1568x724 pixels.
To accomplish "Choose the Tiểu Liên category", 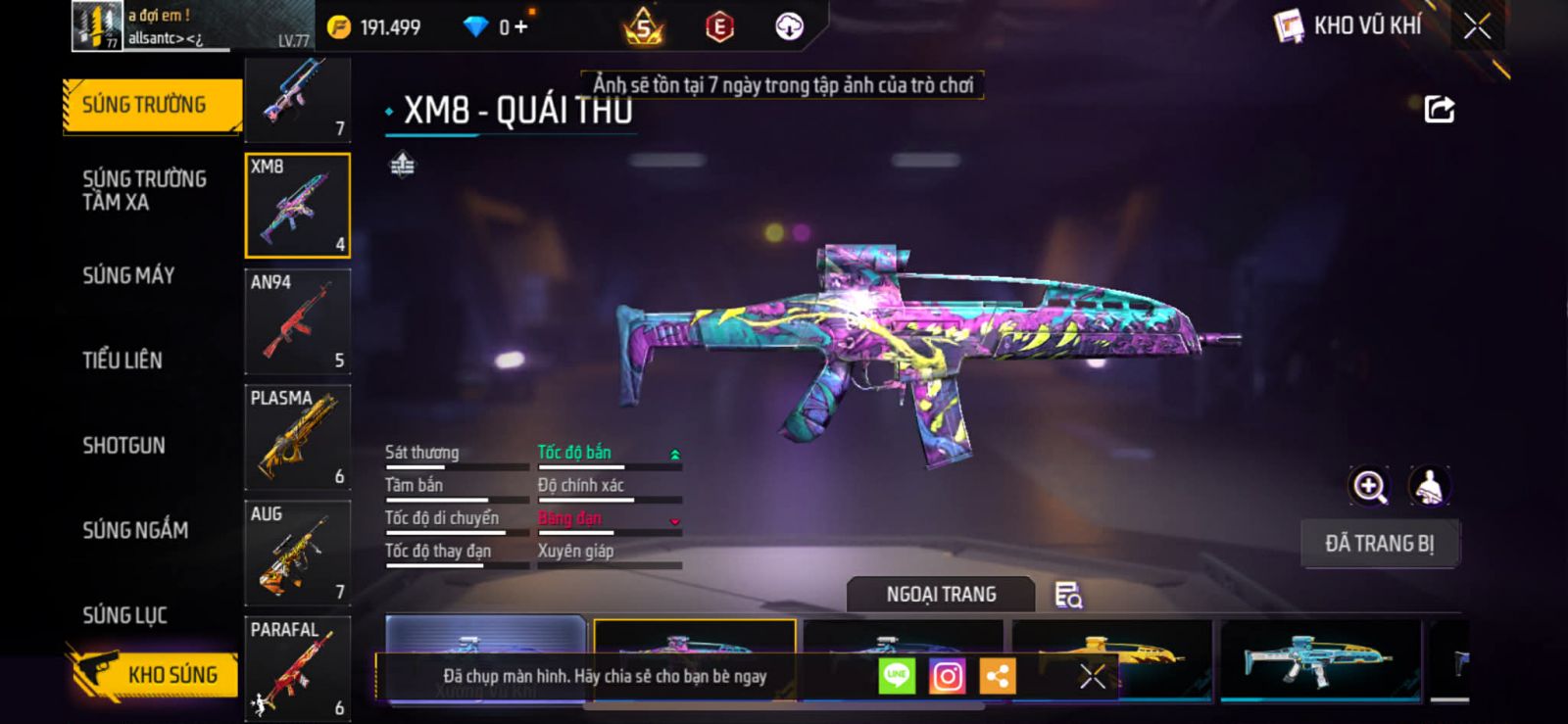I will [x=122, y=360].
